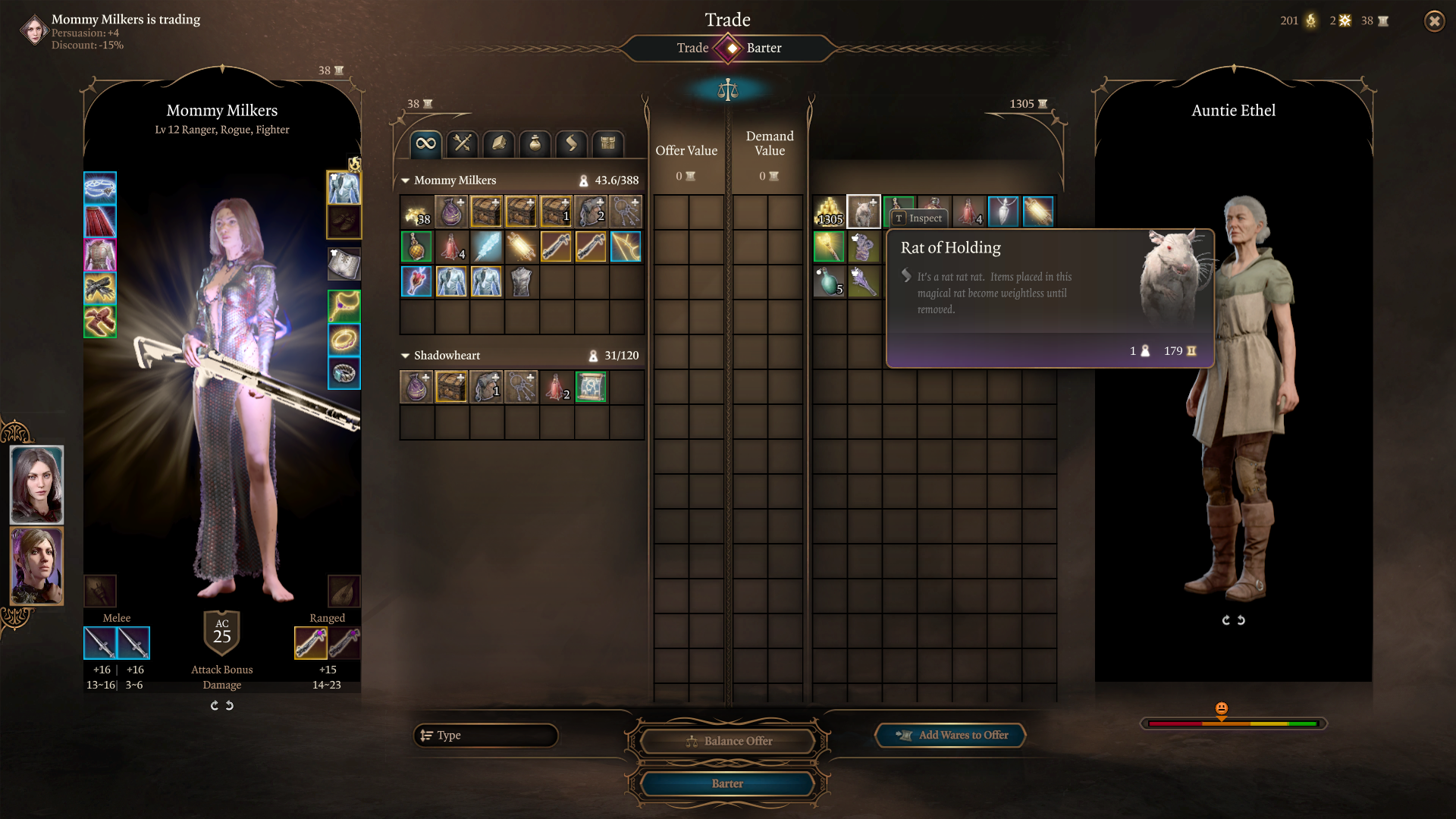Switch to Barter mode

coord(764,48)
